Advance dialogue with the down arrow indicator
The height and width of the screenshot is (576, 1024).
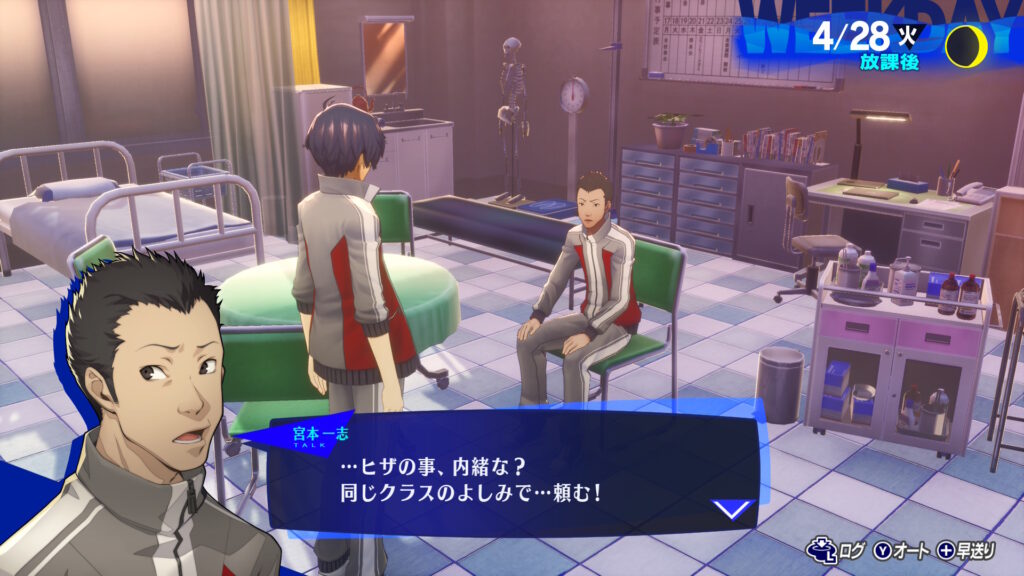(733, 509)
